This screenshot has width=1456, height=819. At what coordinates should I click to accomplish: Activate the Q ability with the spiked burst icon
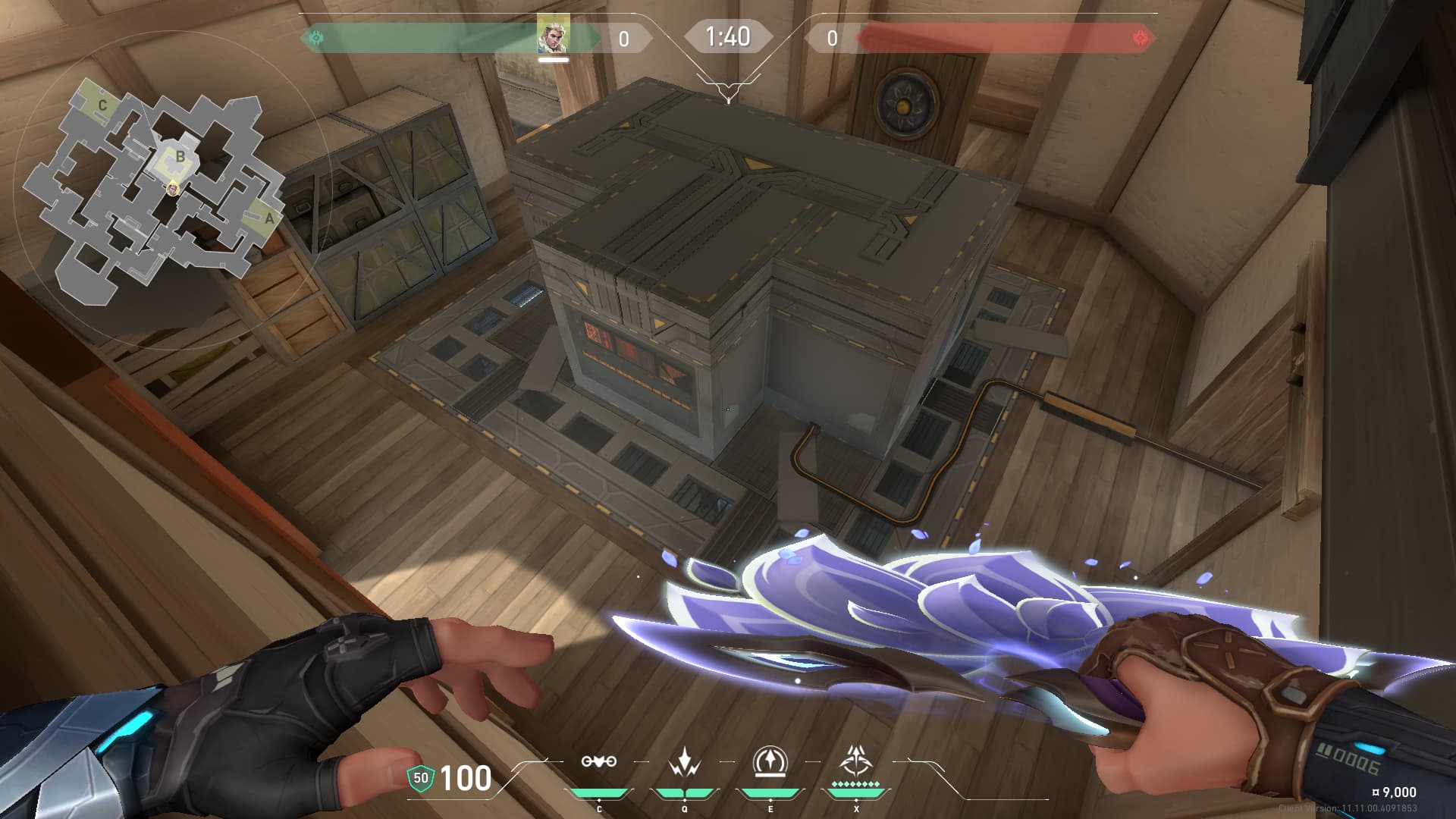684,761
